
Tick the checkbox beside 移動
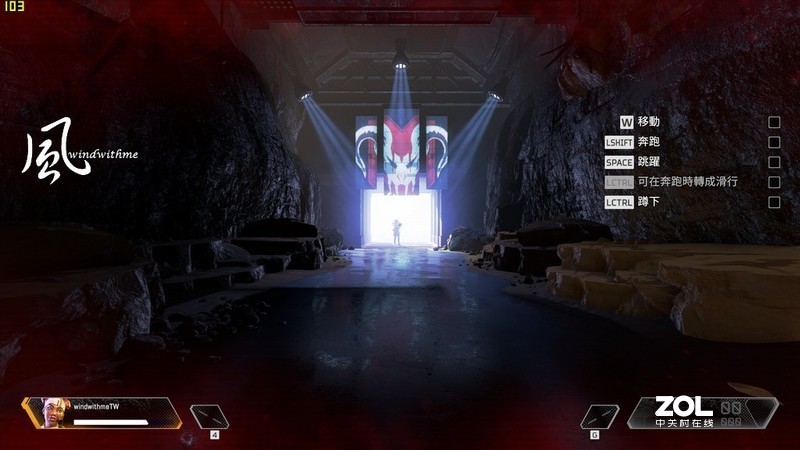[774, 122]
